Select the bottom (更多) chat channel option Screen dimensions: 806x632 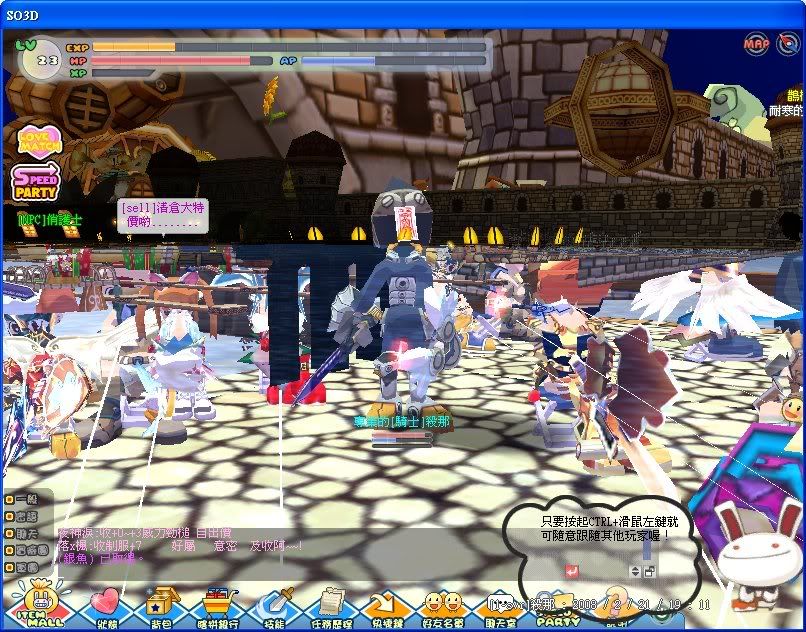click(10, 568)
